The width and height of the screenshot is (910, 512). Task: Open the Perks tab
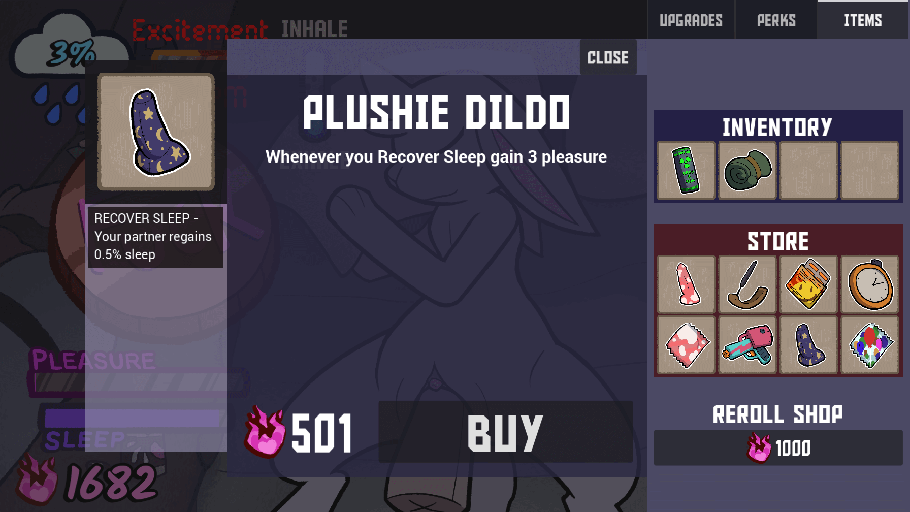coord(776,20)
